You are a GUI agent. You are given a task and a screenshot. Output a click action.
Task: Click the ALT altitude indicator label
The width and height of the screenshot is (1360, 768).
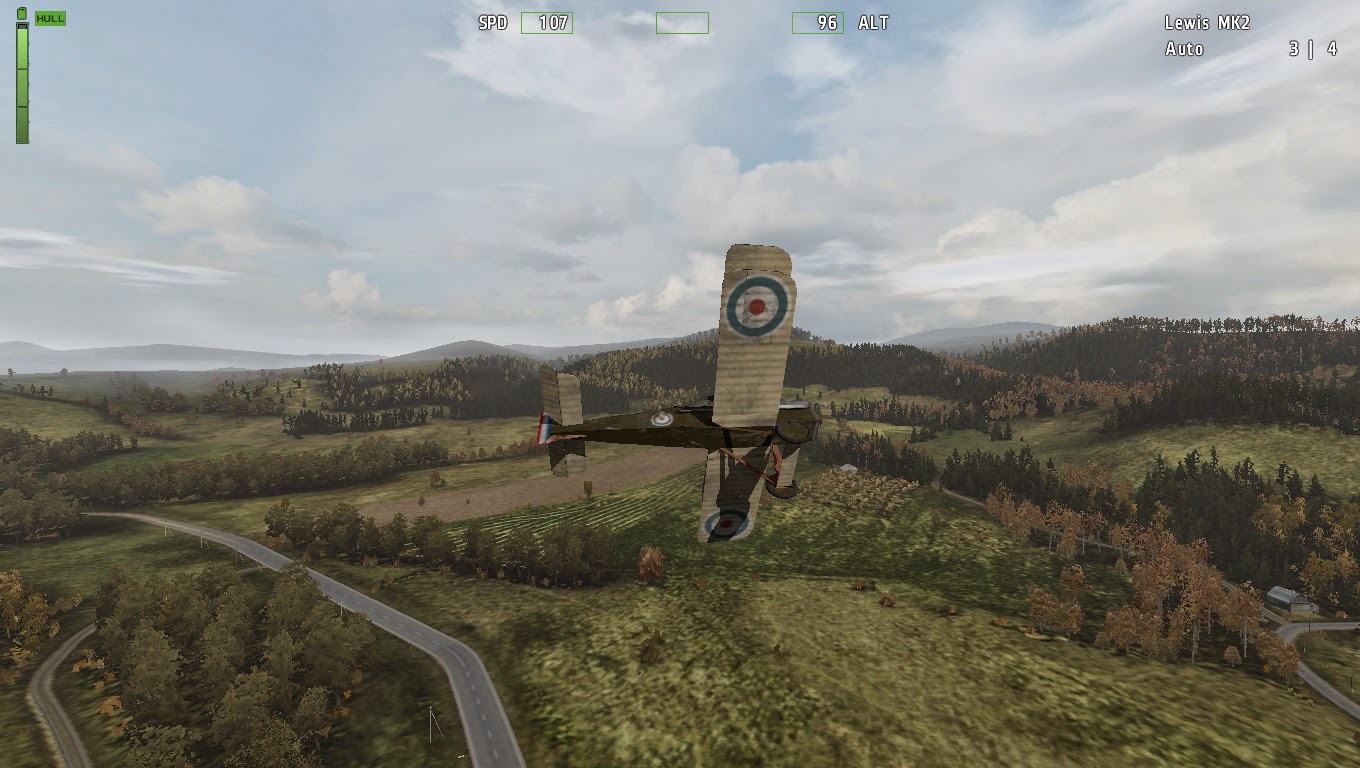click(x=872, y=22)
